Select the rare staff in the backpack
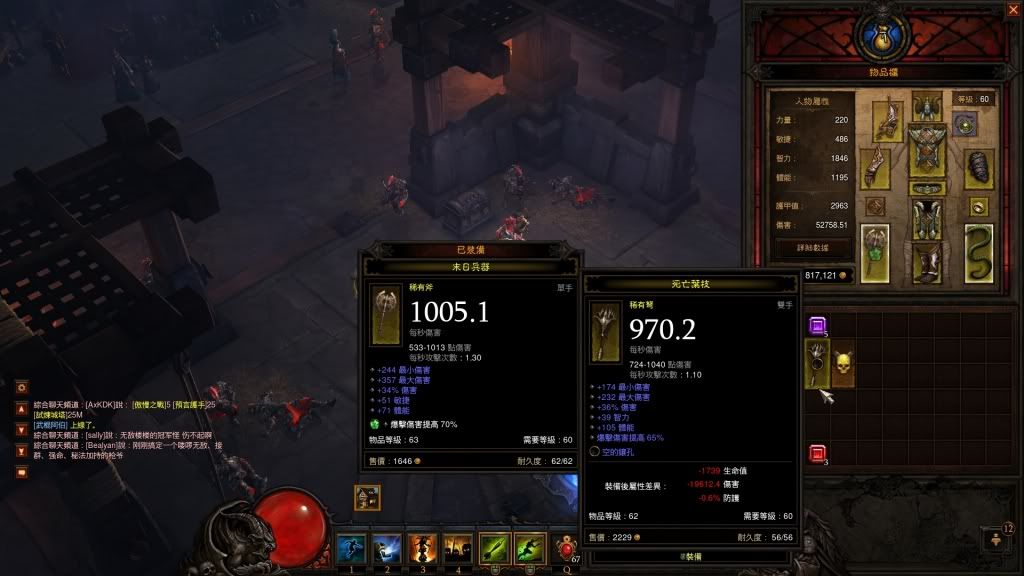The height and width of the screenshot is (576, 1024). point(818,363)
